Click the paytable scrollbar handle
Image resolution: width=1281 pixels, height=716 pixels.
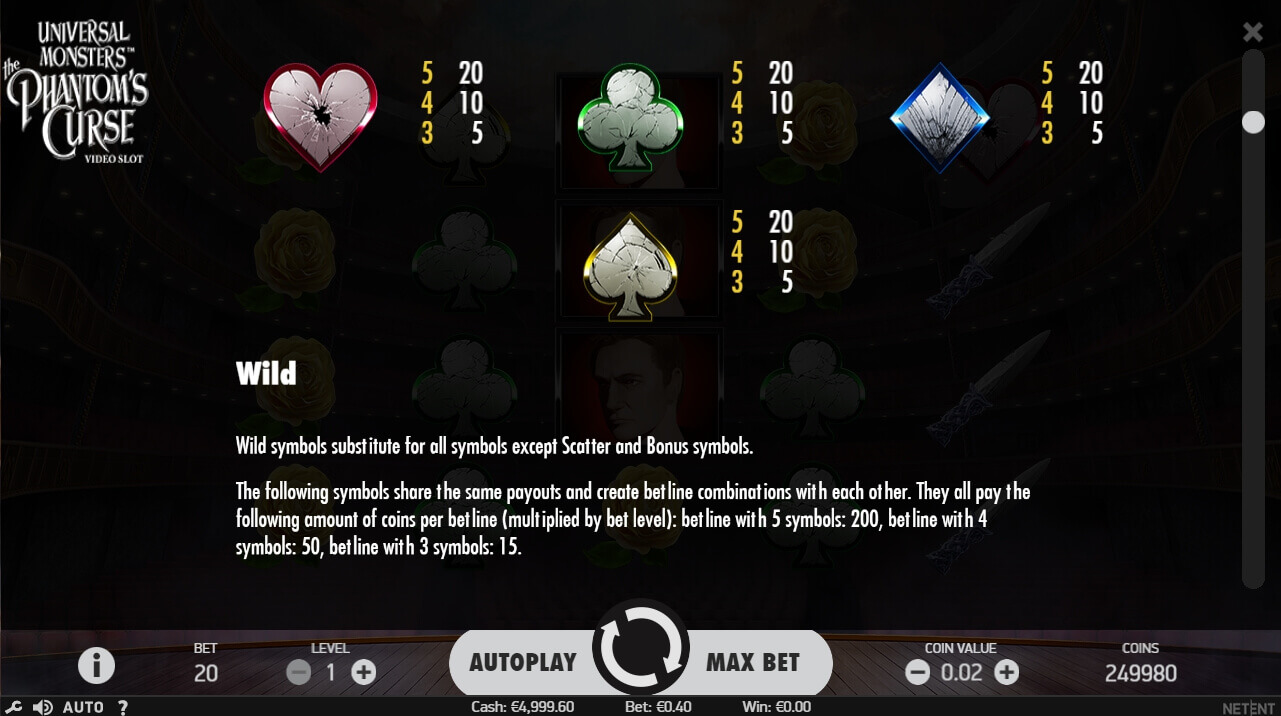coord(1253,122)
